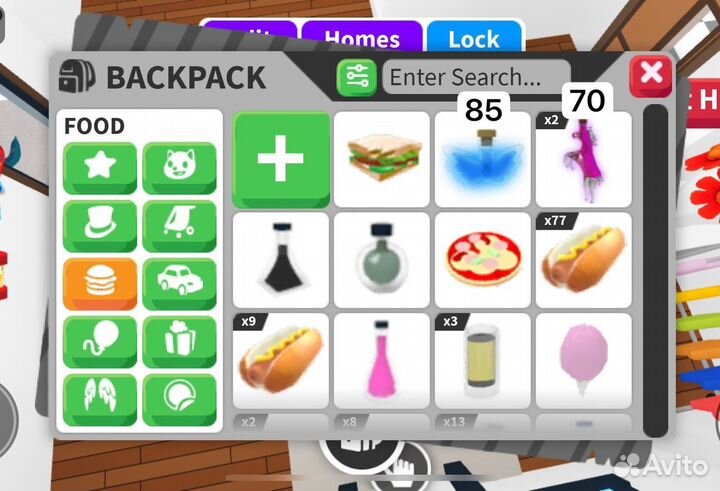Select the sandwich item

pos(381,159)
